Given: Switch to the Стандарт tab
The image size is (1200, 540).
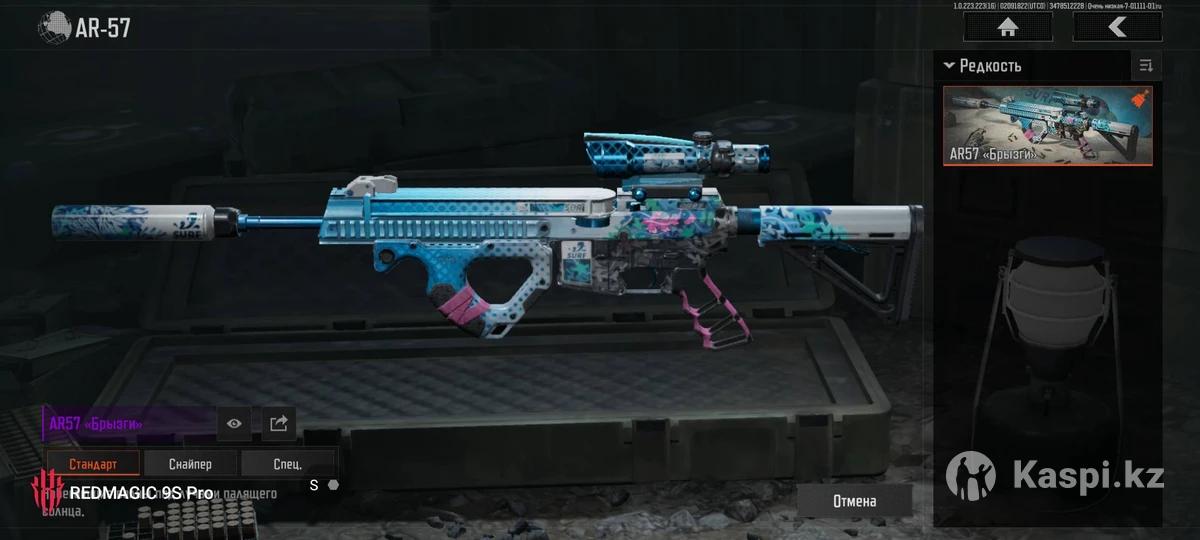Looking at the screenshot, I should [93, 464].
